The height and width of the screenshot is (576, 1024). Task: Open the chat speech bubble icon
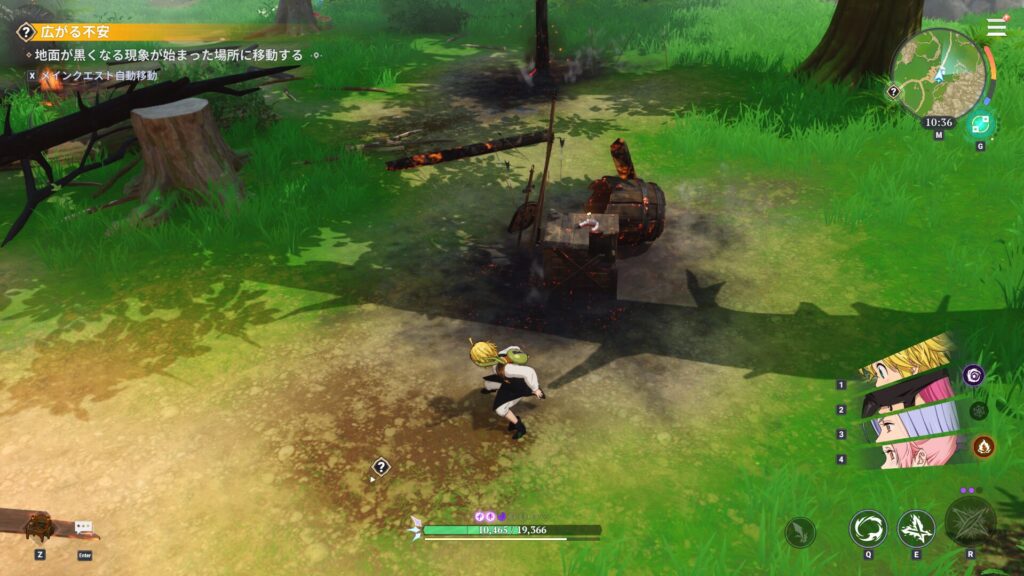tap(84, 527)
